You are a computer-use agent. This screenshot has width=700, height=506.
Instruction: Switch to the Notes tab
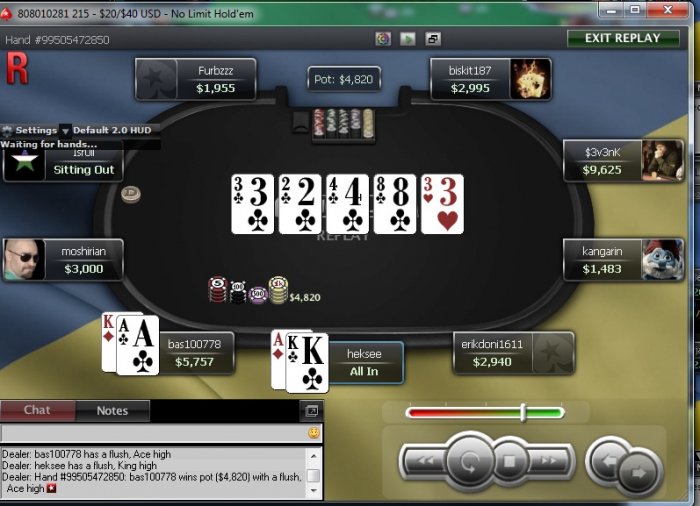coord(112,410)
